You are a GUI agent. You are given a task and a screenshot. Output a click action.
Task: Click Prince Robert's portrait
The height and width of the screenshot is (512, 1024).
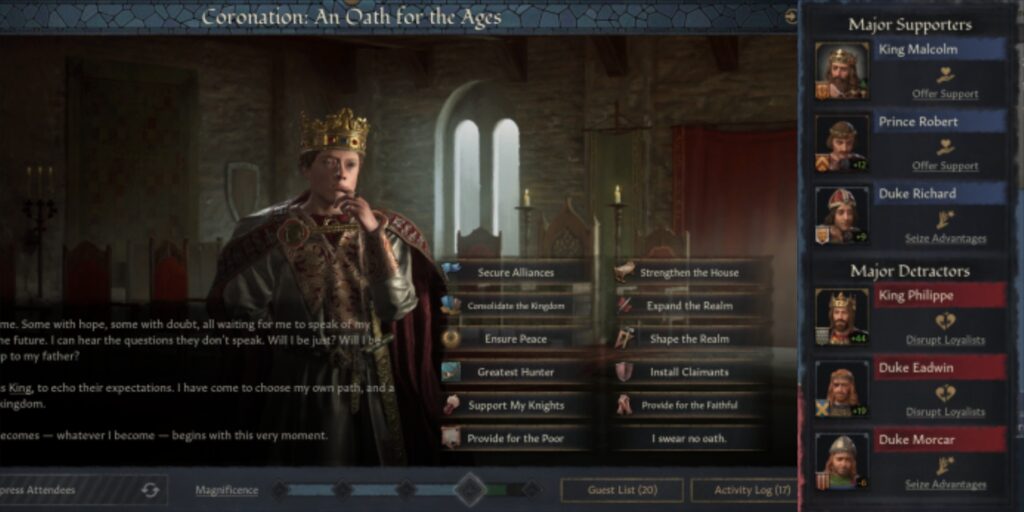pyautogui.click(x=841, y=143)
